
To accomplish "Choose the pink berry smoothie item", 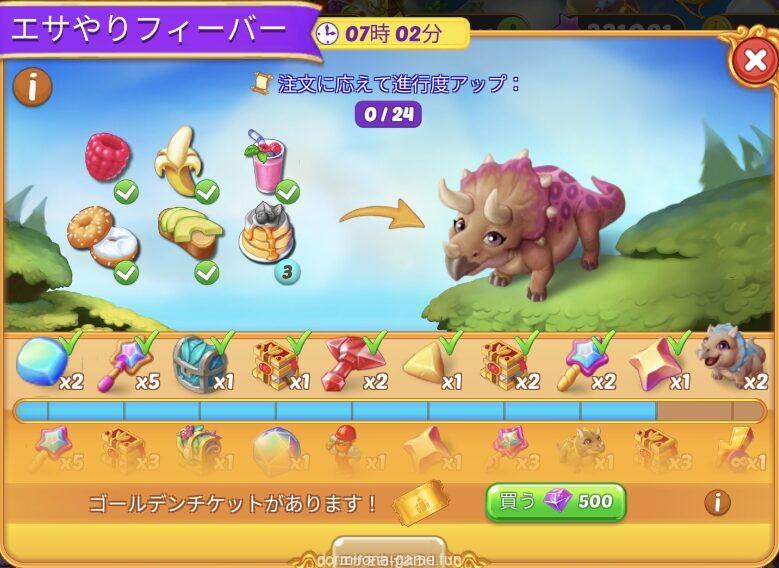I will (265, 162).
